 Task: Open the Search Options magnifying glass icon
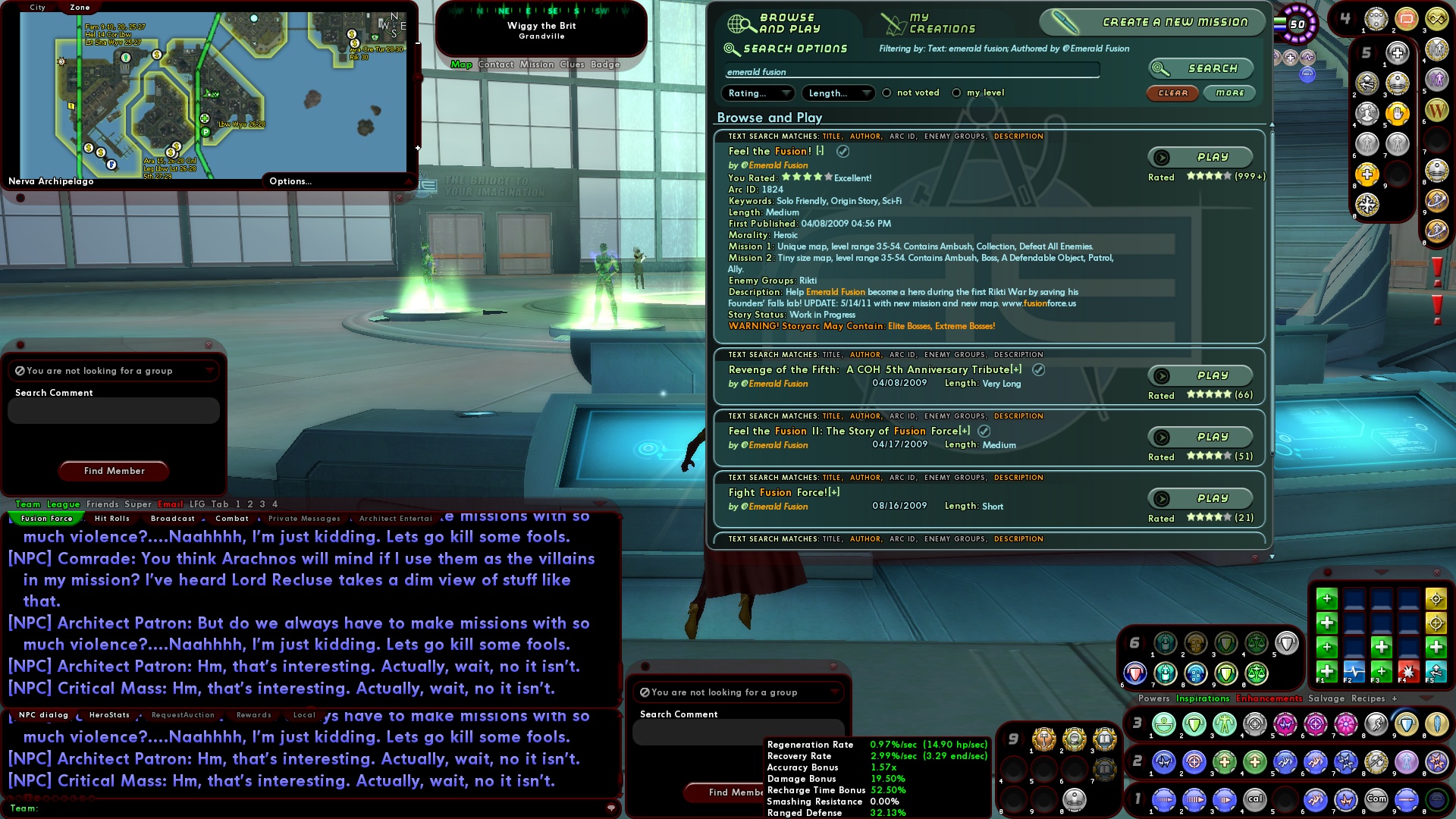[x=732, y=48]
